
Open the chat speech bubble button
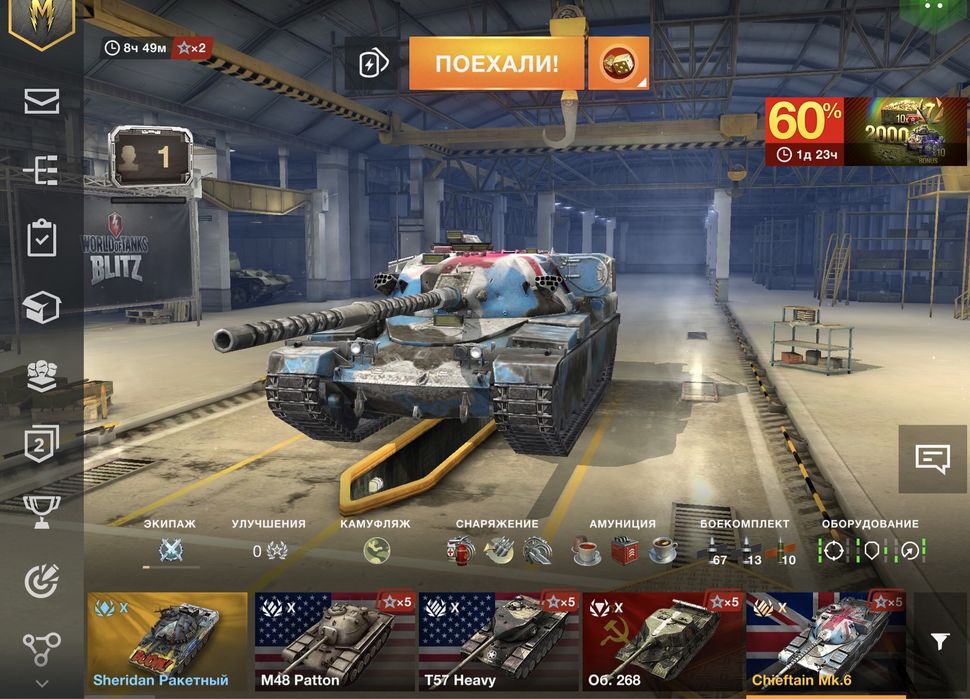tap(932, 459)
